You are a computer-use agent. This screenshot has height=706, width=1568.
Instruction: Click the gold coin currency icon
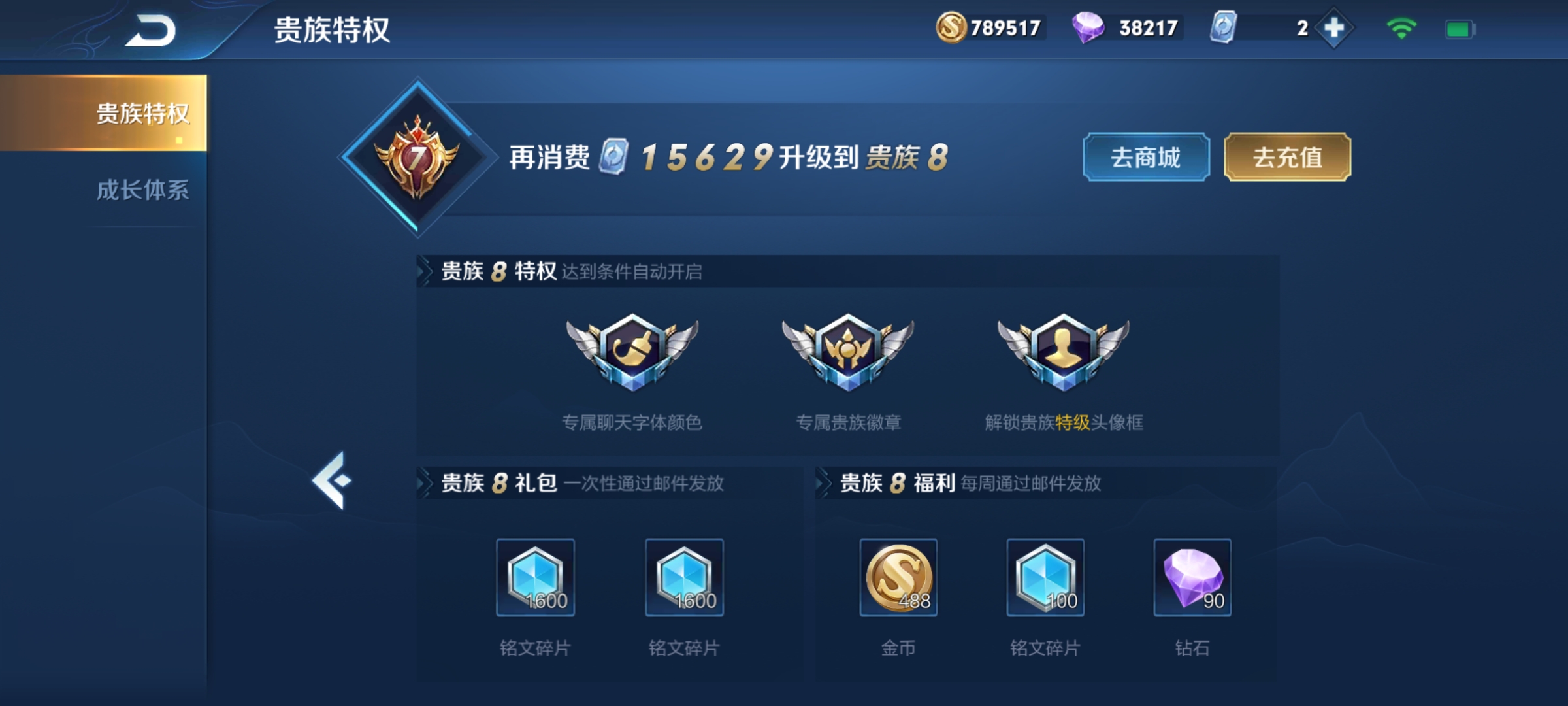point(953,28)
